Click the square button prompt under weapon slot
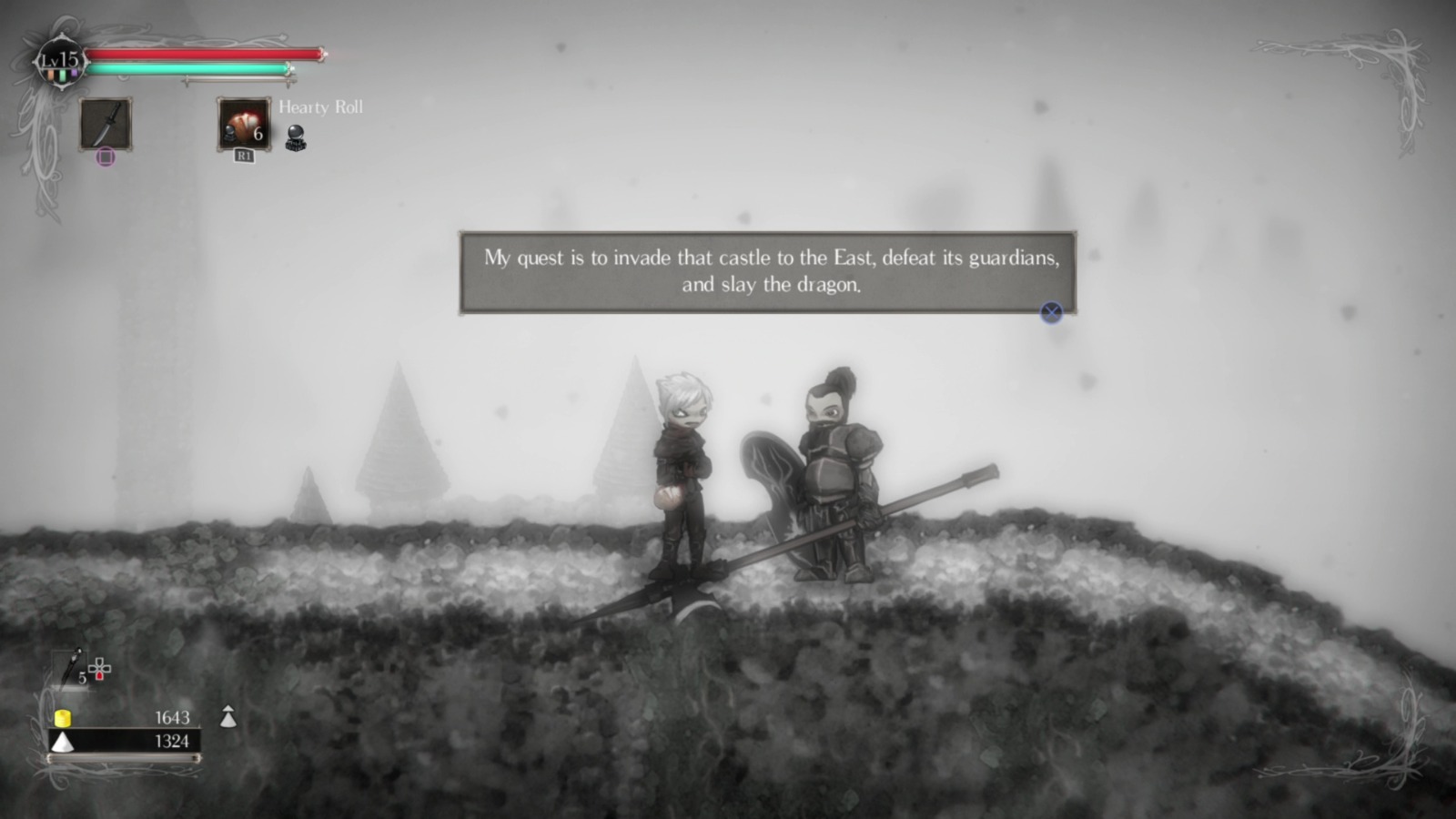The height and width of the screenshot is (819, 1456). tap(106, 156)
